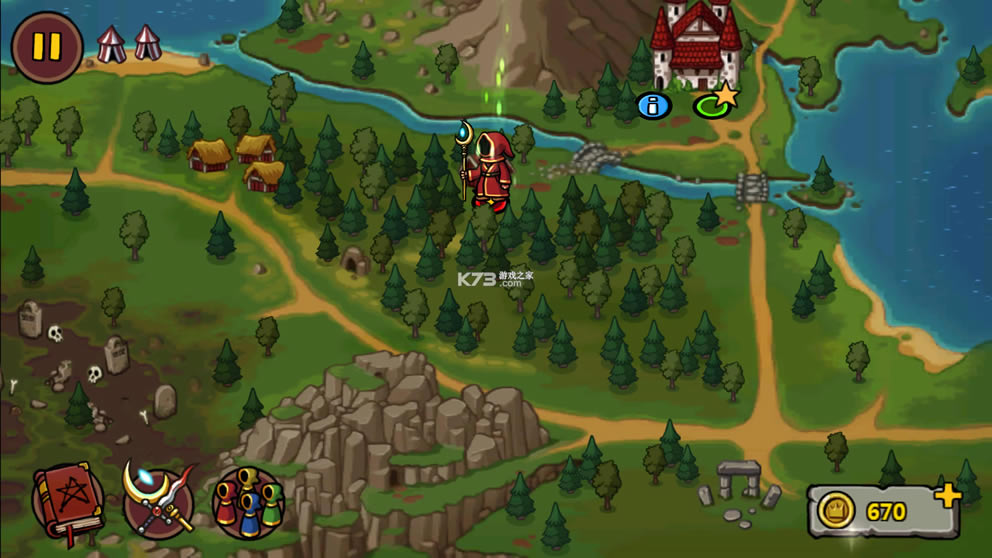This screenshot has height=558, width=992.
Task: Open the red pentagram spellbook
Action: tap(67, 502)
